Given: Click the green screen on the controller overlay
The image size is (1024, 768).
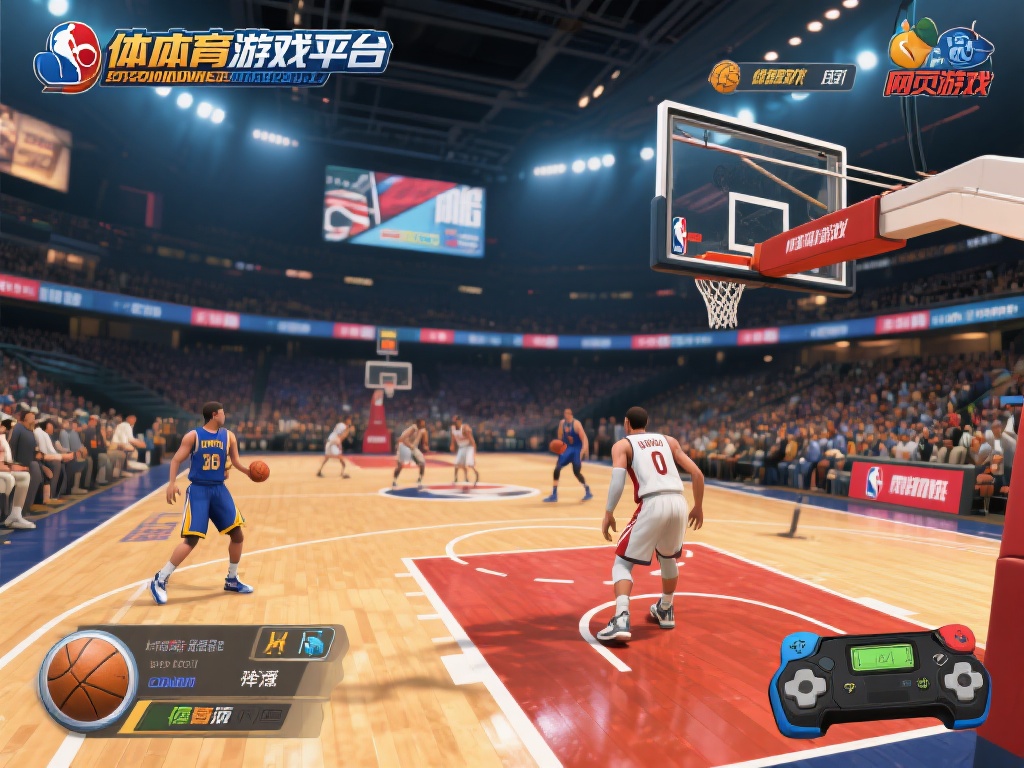Looking at the screenshot, I should coord(882,657).
